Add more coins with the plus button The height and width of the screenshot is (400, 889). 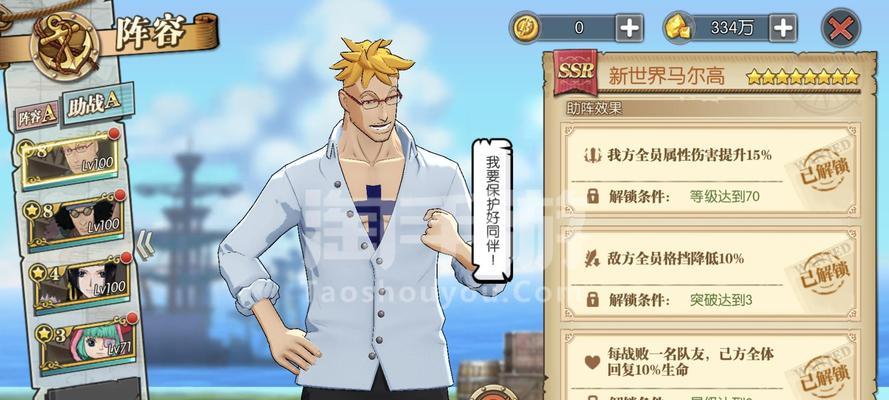tap(629, 28)
